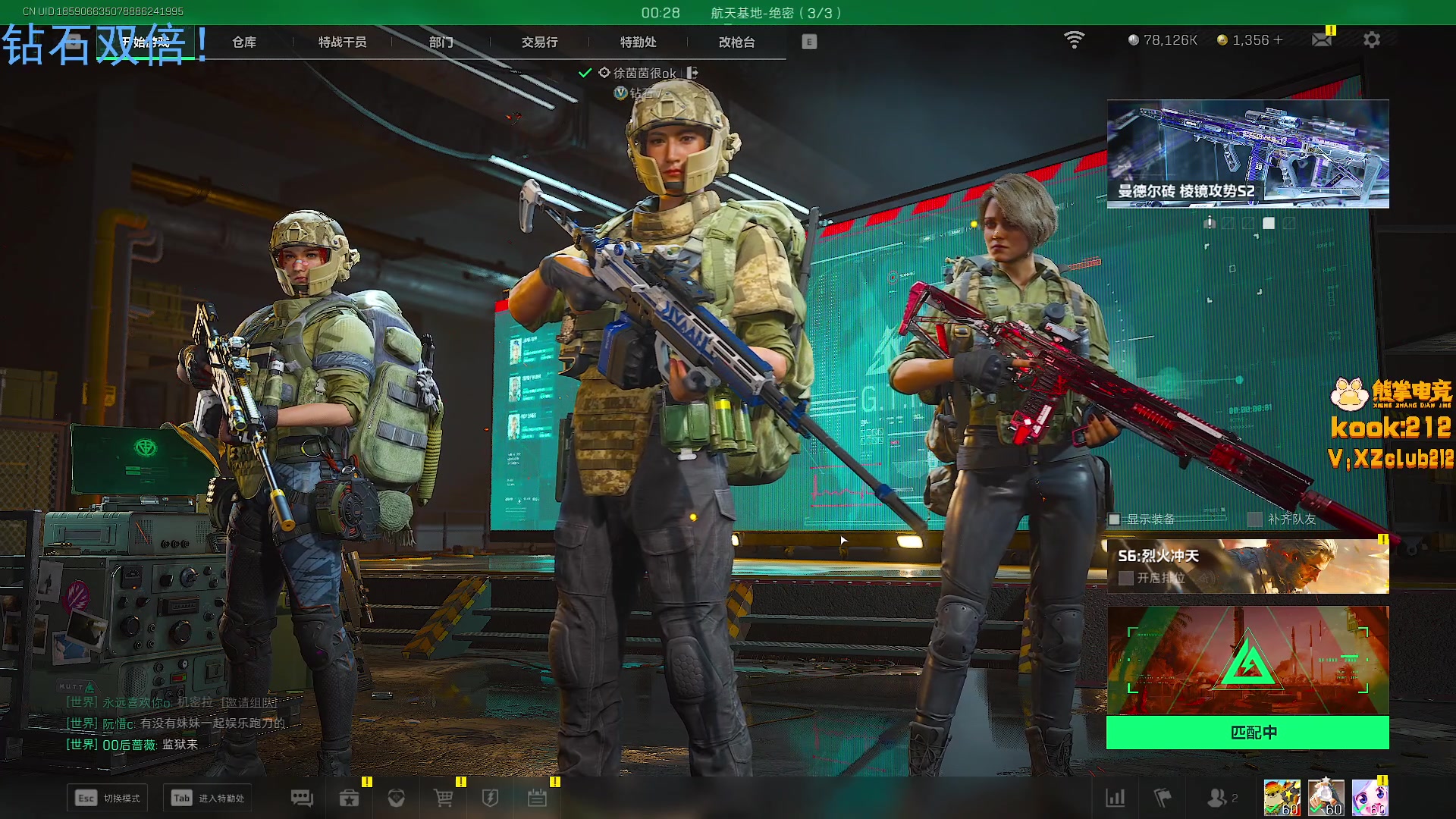Screen dimensions: 1456x819
Task: Select the red map preview with triangle logo
Action: click(x=1247, y=660)
